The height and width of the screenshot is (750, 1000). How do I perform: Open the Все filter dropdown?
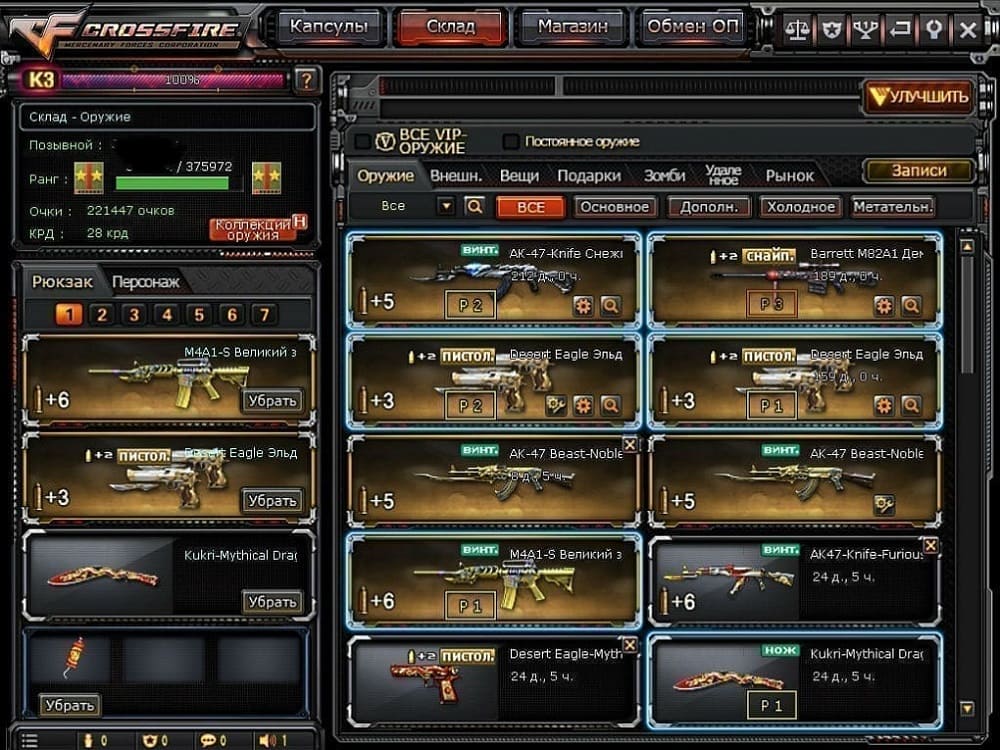446,206
